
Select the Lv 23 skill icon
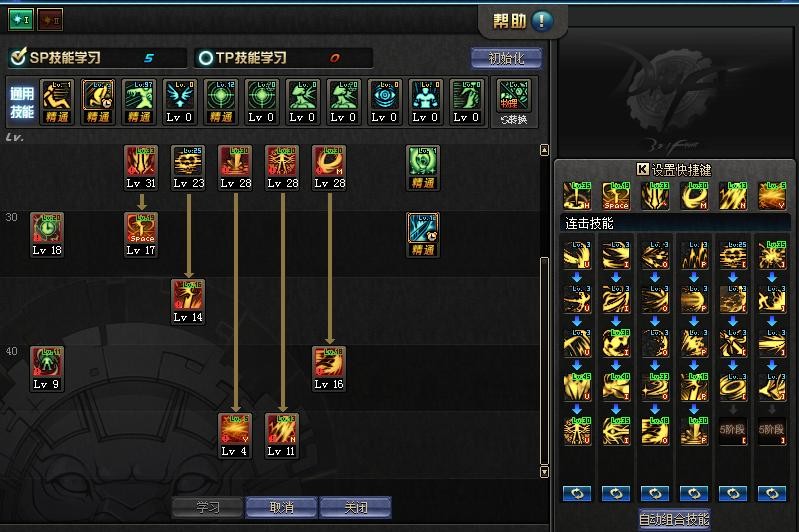[x=188, y=161]
